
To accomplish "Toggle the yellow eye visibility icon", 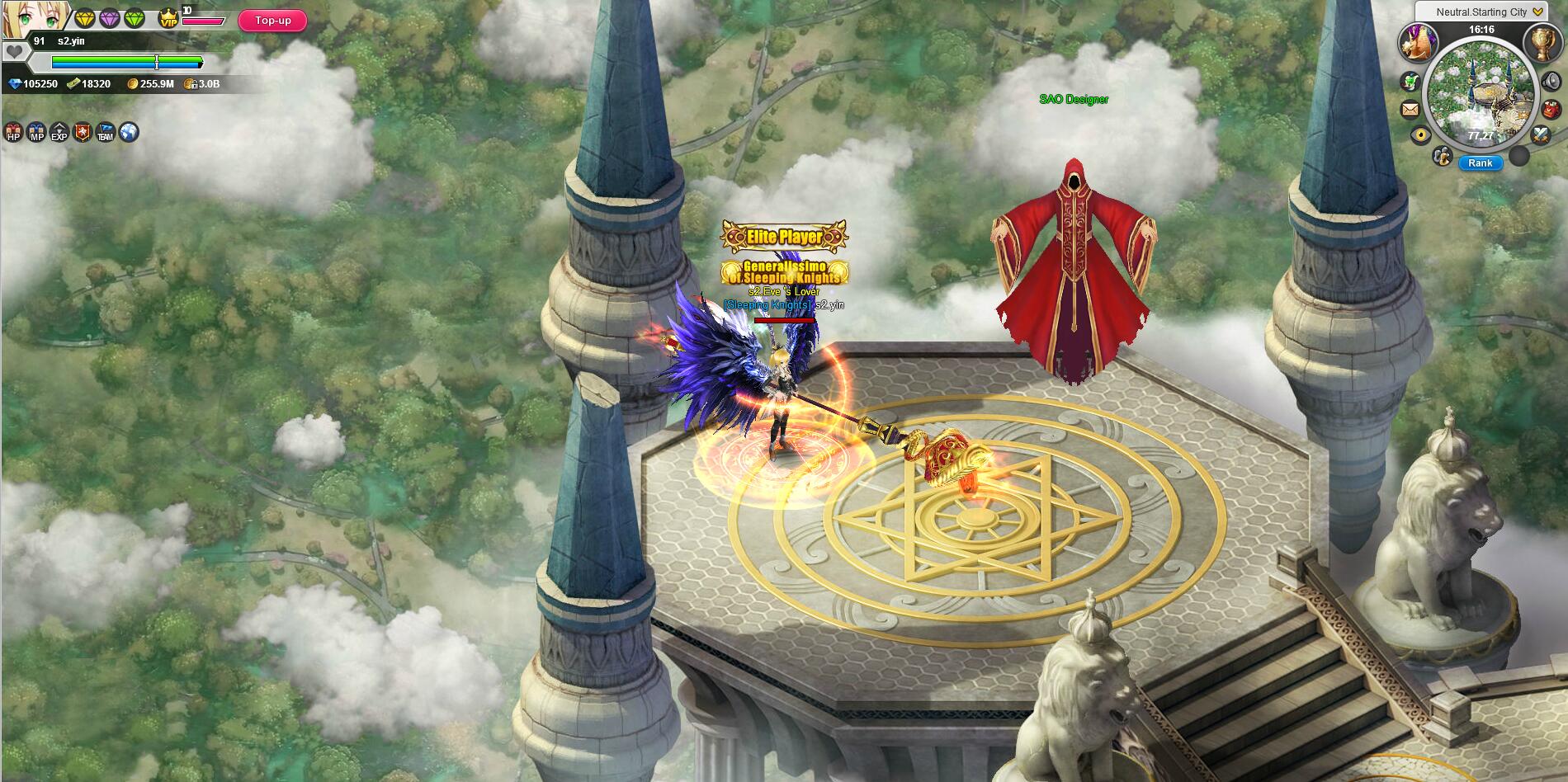I will [1420, 134].
